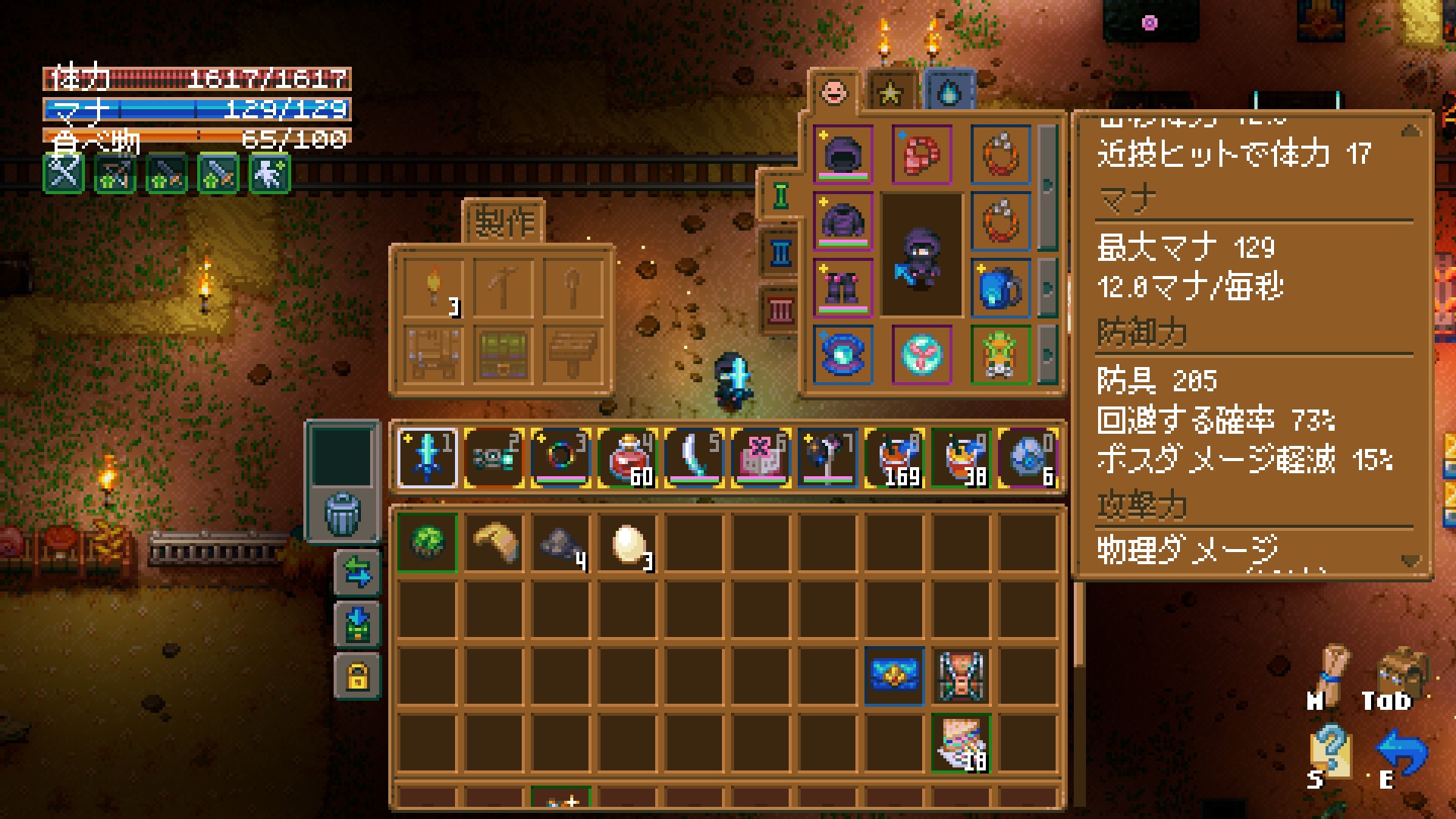Select the character face tab
The image size is (1456, 819).
pos(833,93)
